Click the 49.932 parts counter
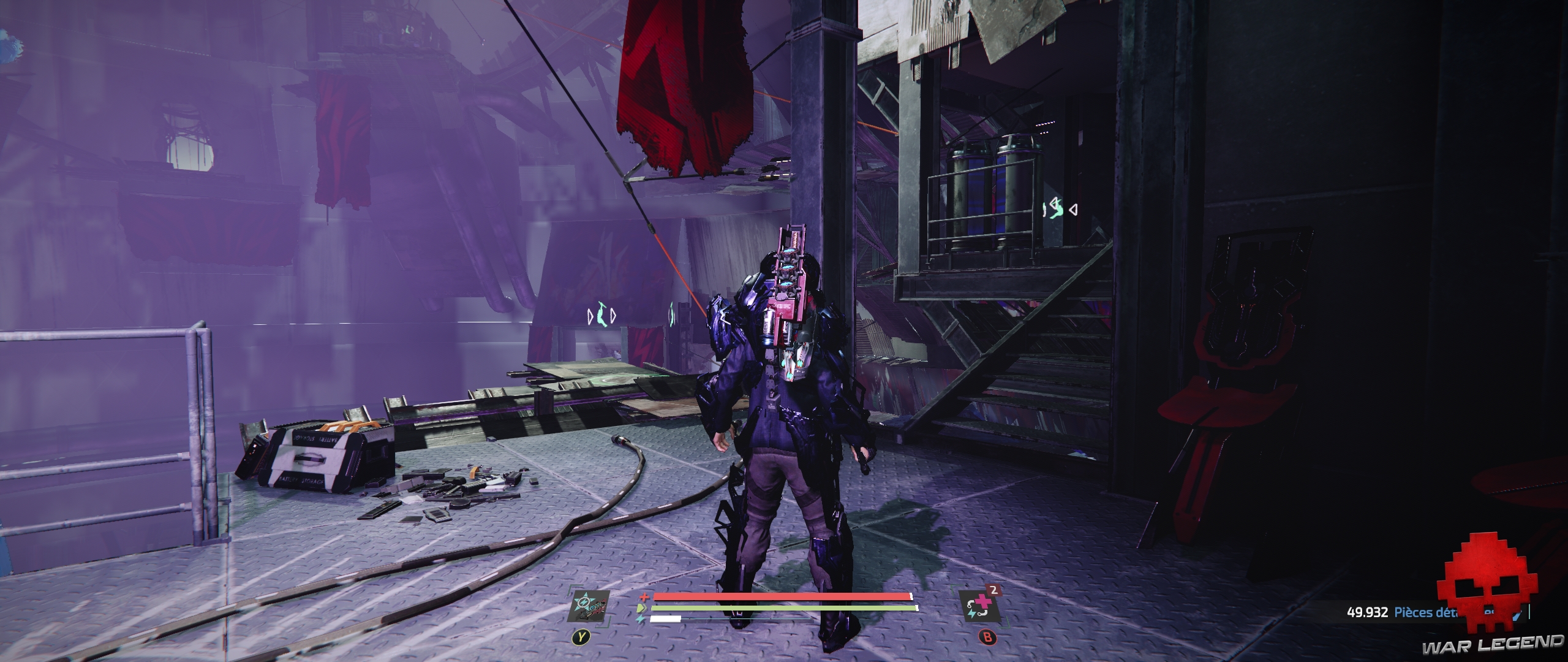This screenshot has width=1568, height=662. coord(1366,613)
